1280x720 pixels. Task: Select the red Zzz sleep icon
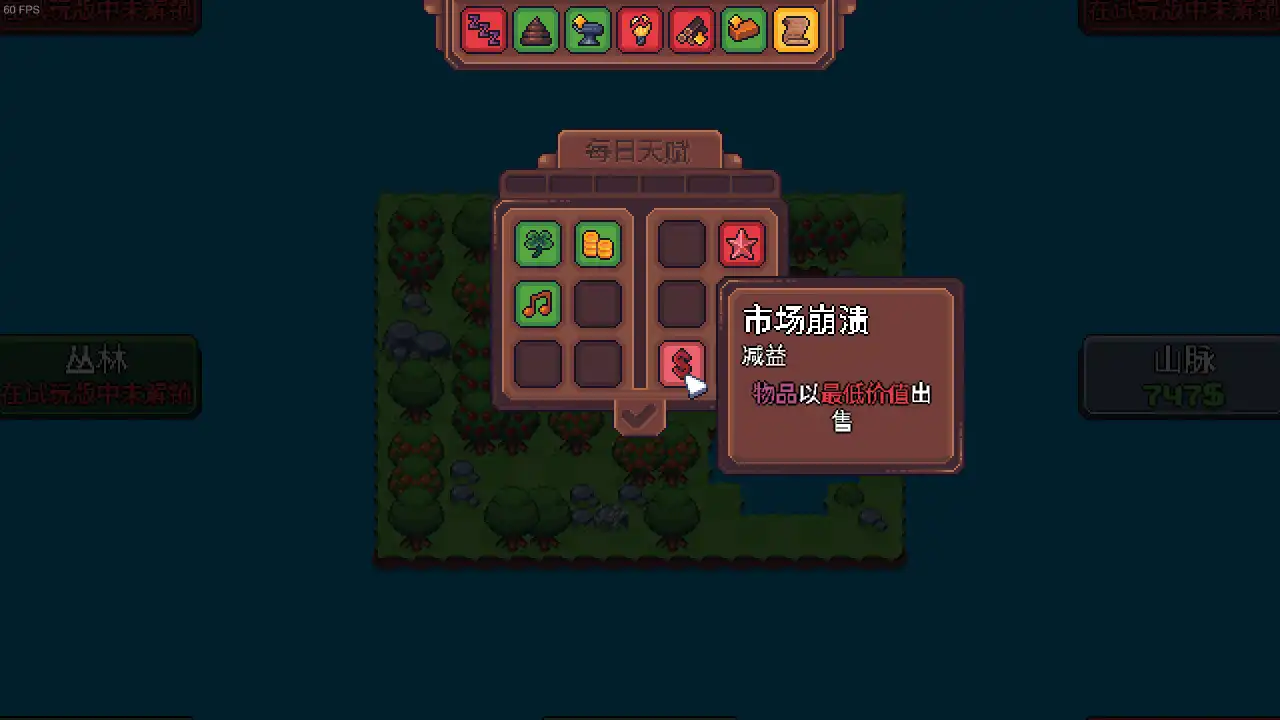click(x=481, y=30)
